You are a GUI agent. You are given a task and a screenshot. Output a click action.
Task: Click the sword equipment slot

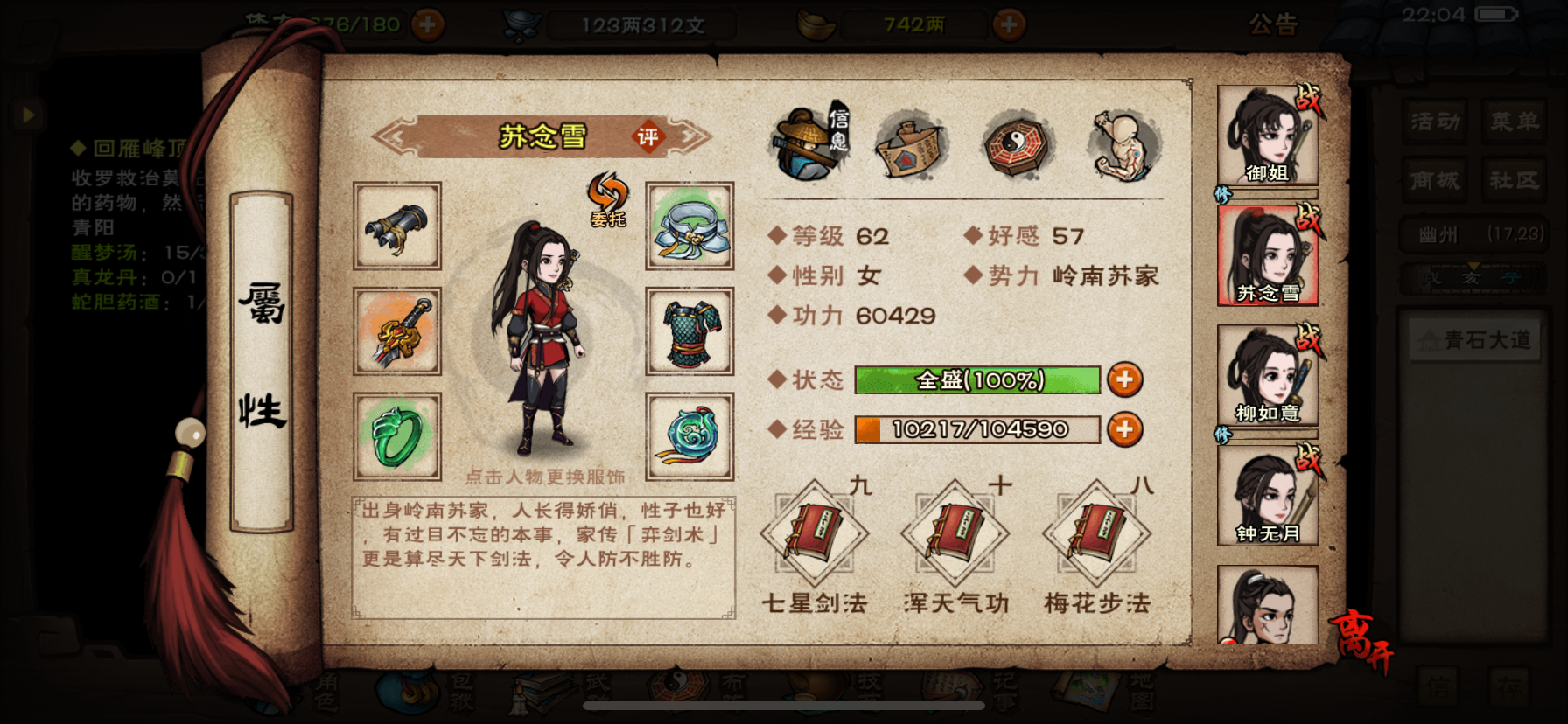click(x=396, y=333)
